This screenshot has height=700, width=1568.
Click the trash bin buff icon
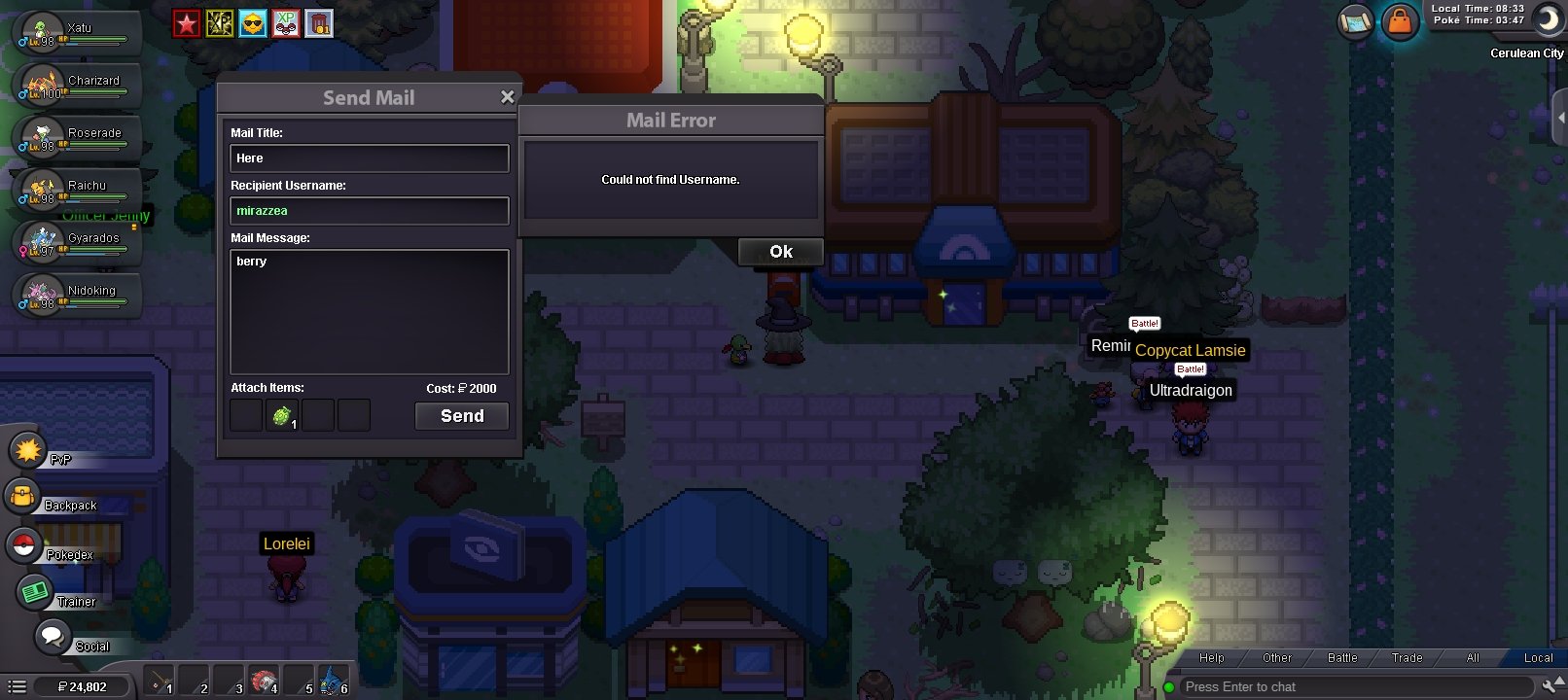pyautogui.click(x=321, y=21)
